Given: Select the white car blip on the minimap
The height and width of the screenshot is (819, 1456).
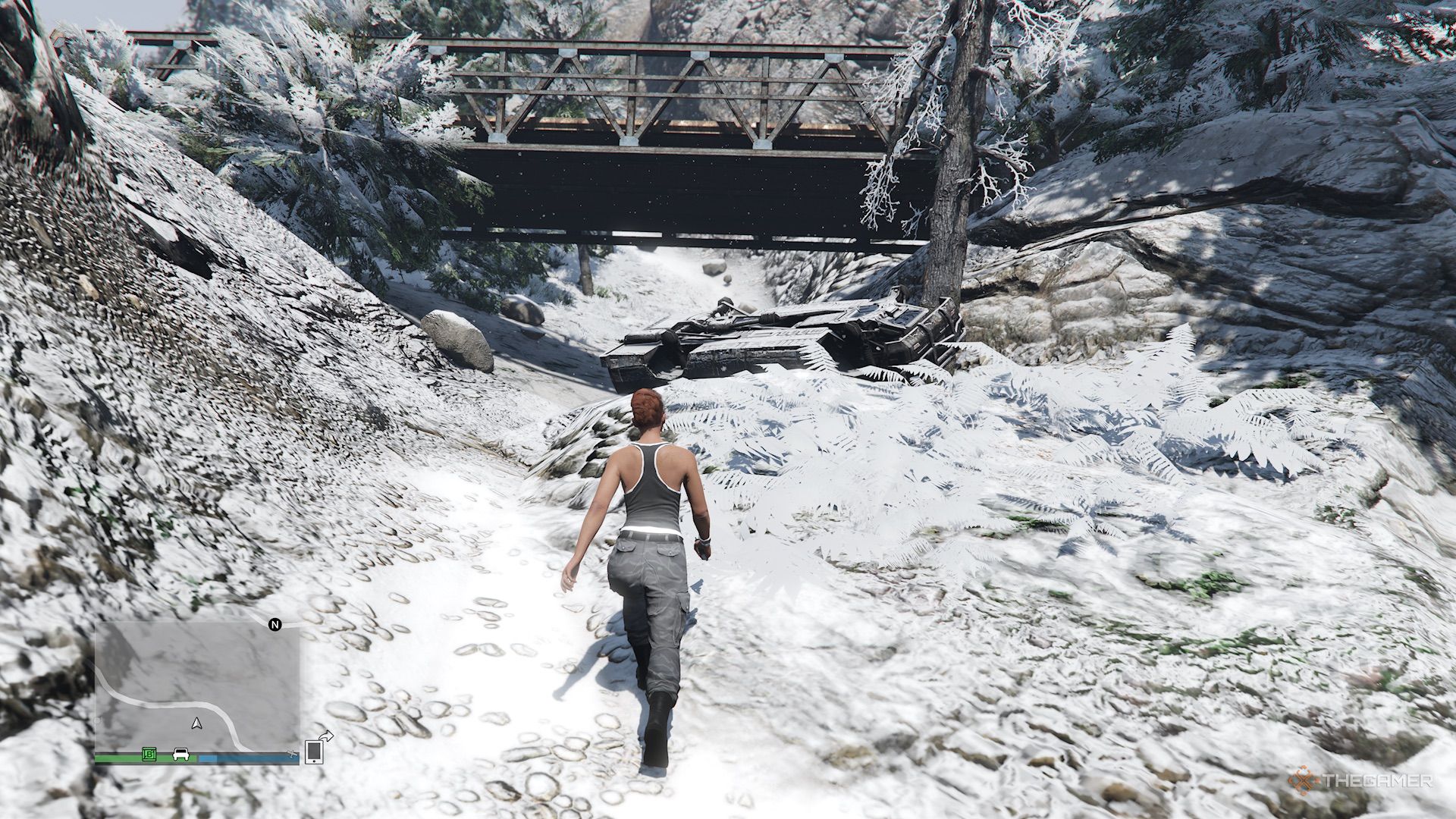Looking at the screenshot, I should click(180, 755).
